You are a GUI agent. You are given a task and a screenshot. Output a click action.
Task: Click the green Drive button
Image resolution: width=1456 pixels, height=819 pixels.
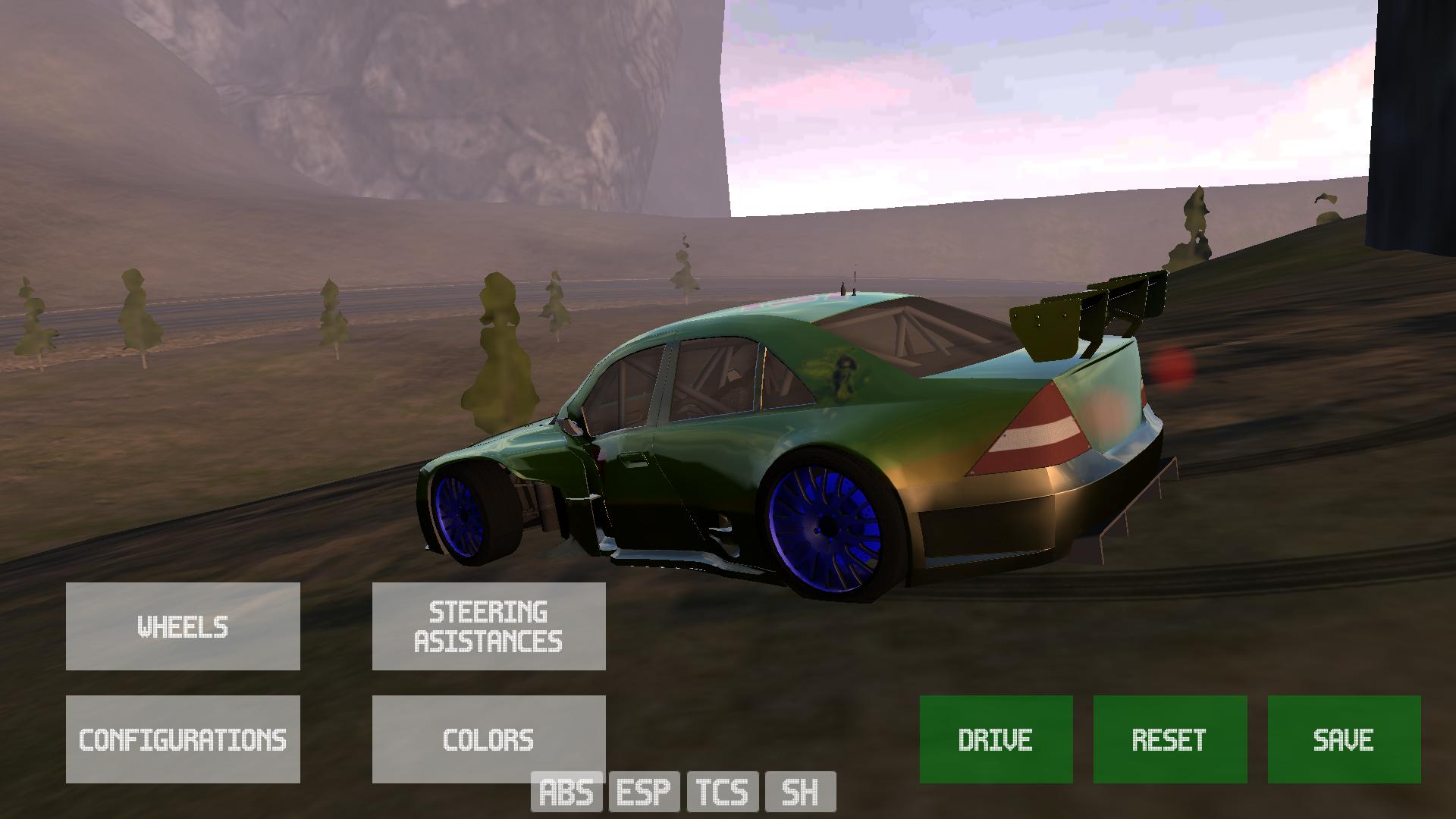pos(996,739)
